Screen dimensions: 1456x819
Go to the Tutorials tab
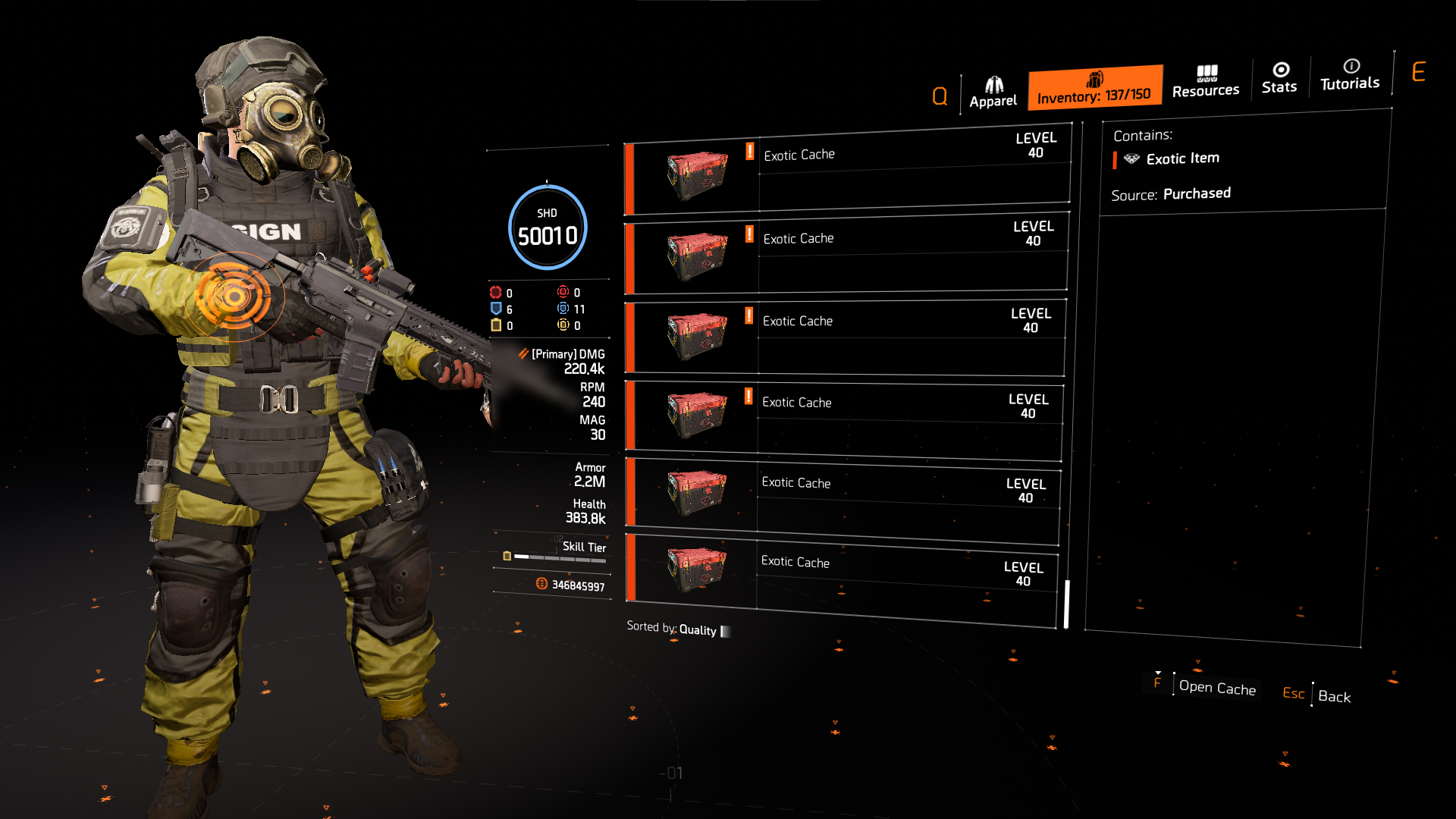[1350, 75]
